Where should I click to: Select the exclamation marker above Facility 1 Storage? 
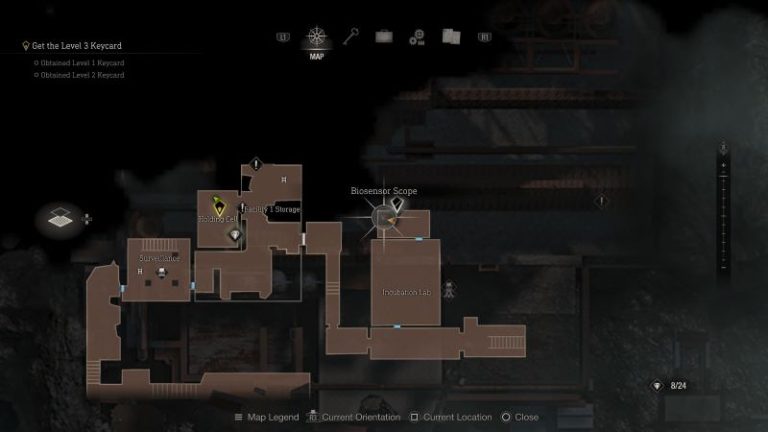point(257,163)
